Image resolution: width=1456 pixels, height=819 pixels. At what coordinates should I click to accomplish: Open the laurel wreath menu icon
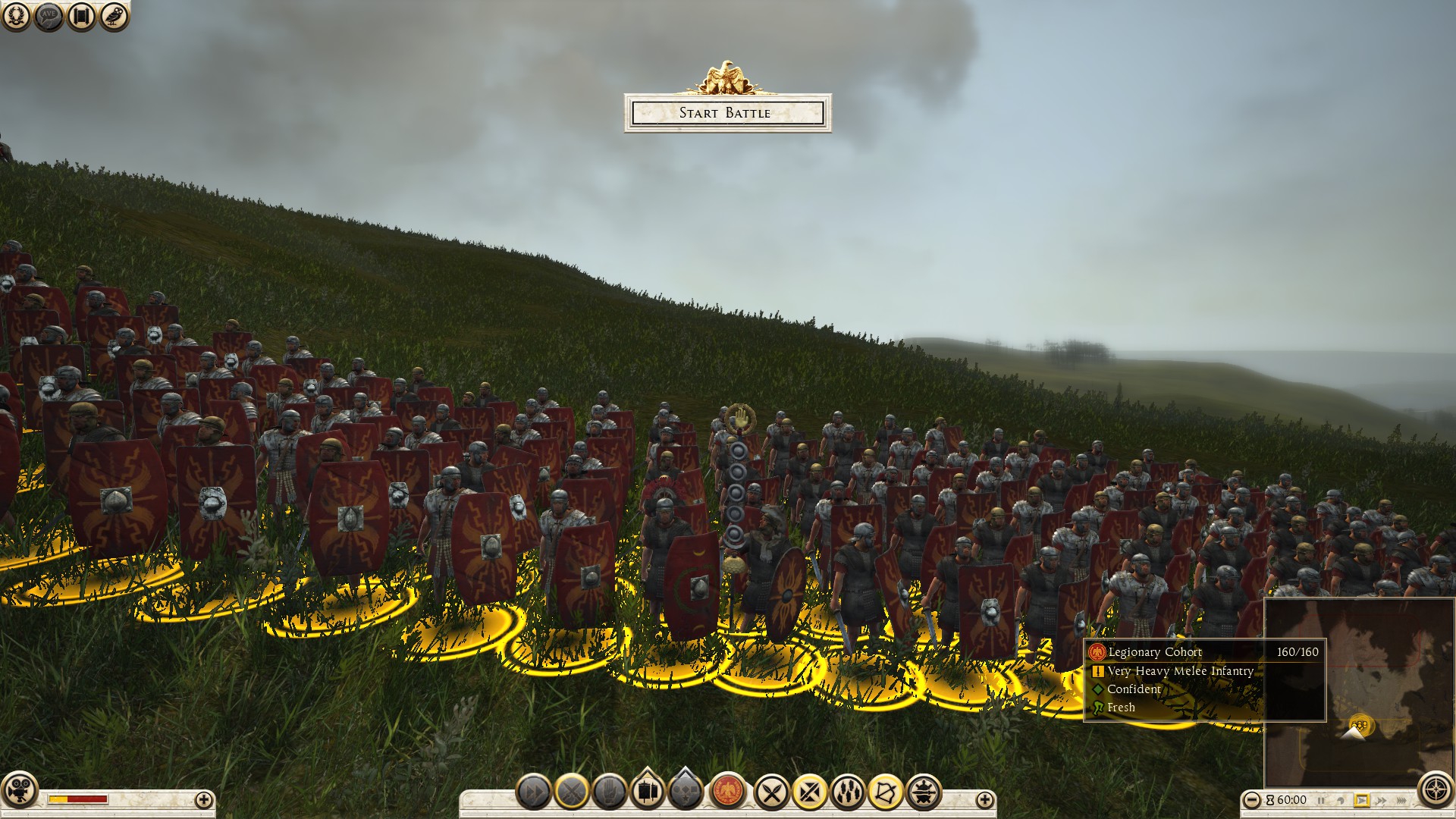[17, 16]
